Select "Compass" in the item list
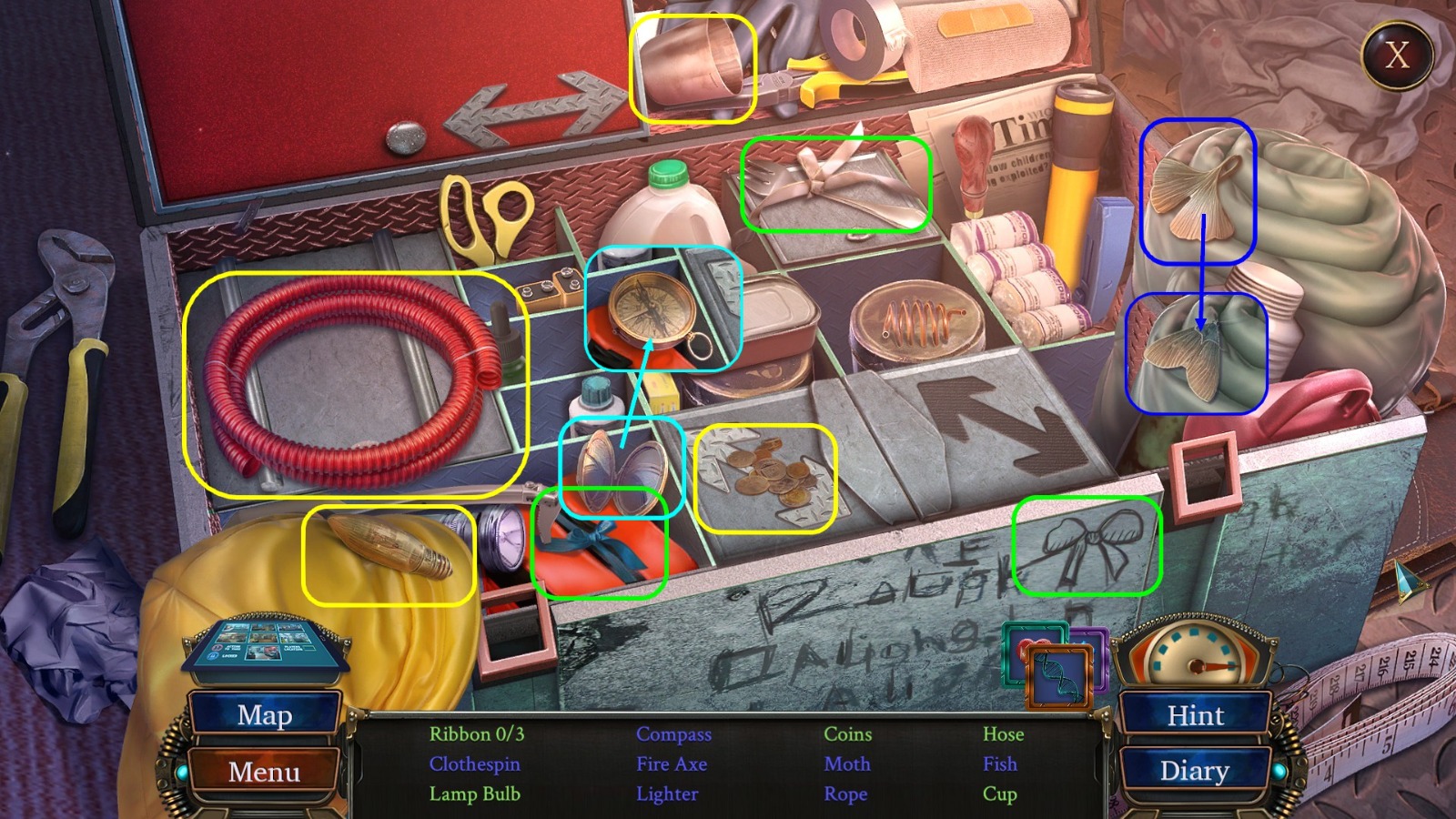Image resolution: width=1456 pixels, height=819 pixels. 674,734
